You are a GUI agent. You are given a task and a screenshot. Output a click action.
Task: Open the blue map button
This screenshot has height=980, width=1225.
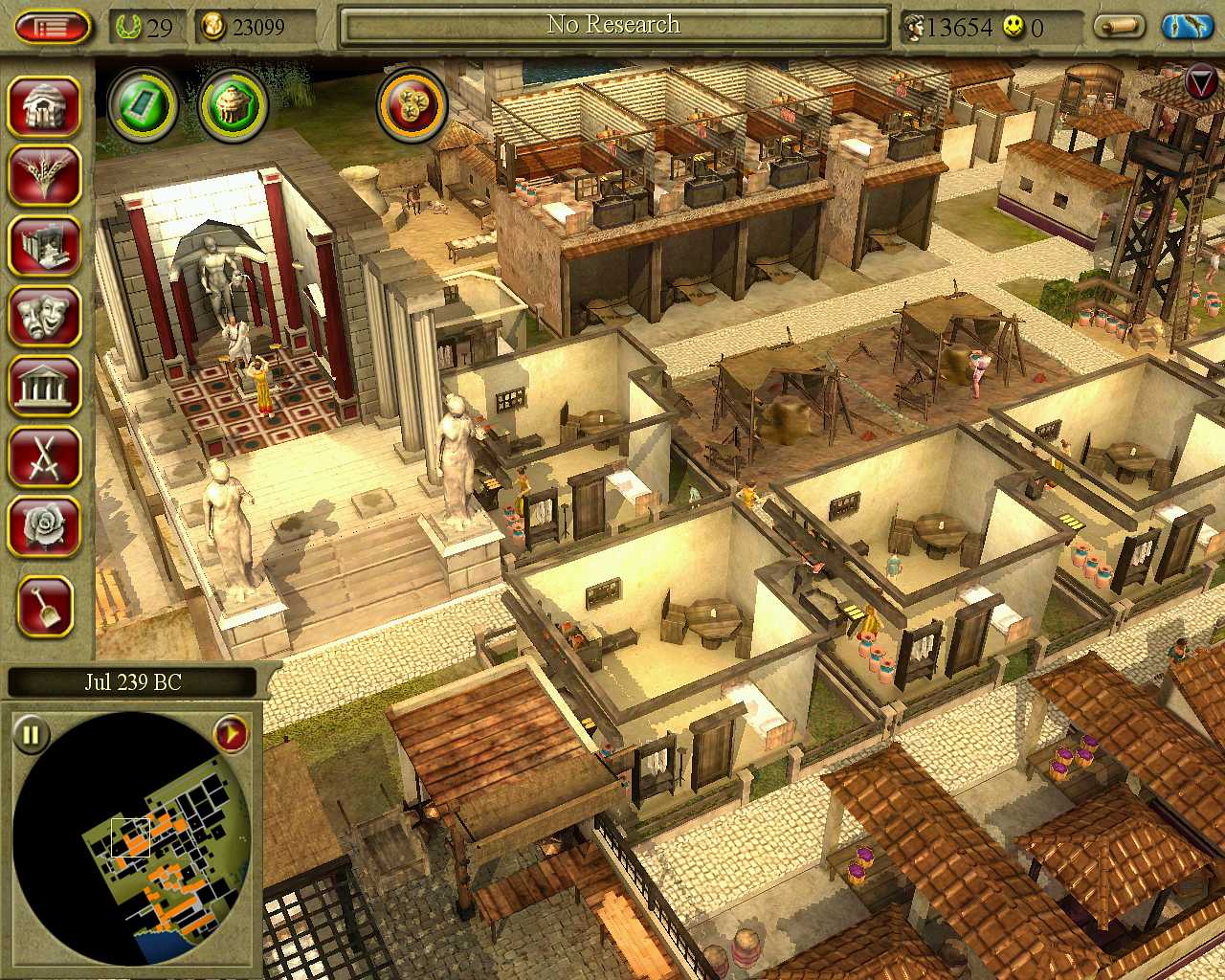[1187, 27]
